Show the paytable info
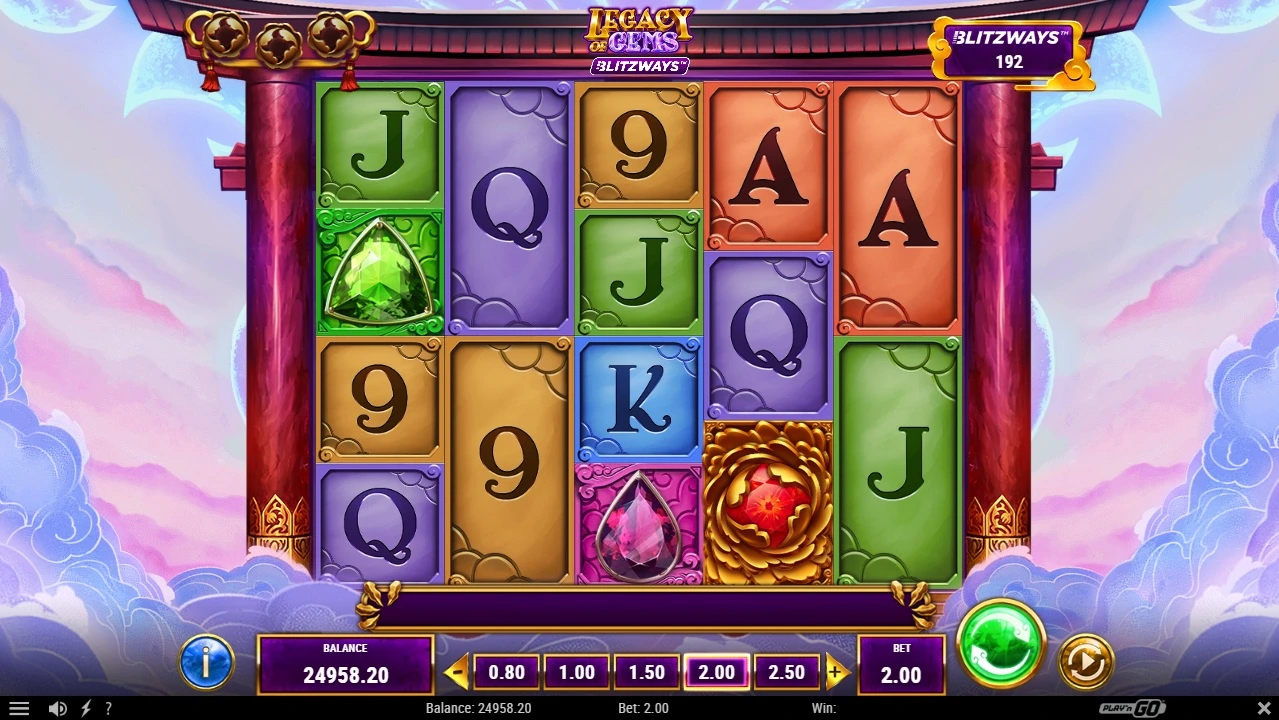Screen dimensions: 1279x720 pos(206,662)
